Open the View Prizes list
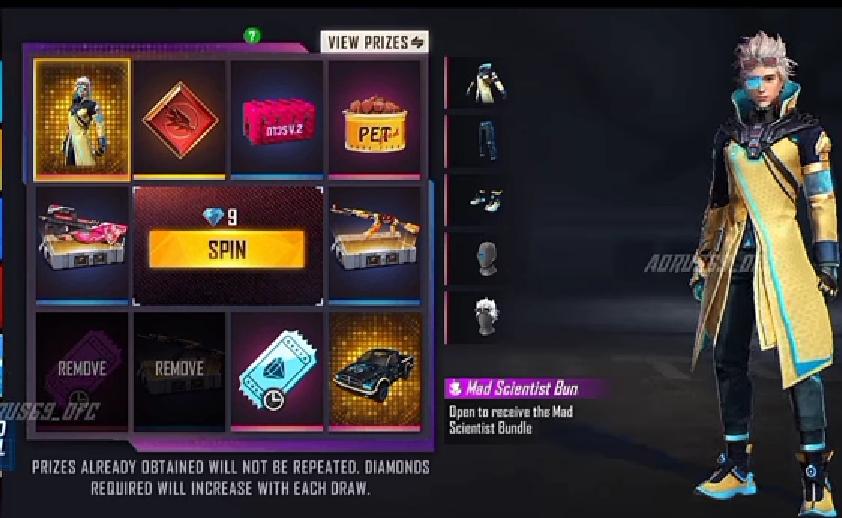 (x=374, y=42)
